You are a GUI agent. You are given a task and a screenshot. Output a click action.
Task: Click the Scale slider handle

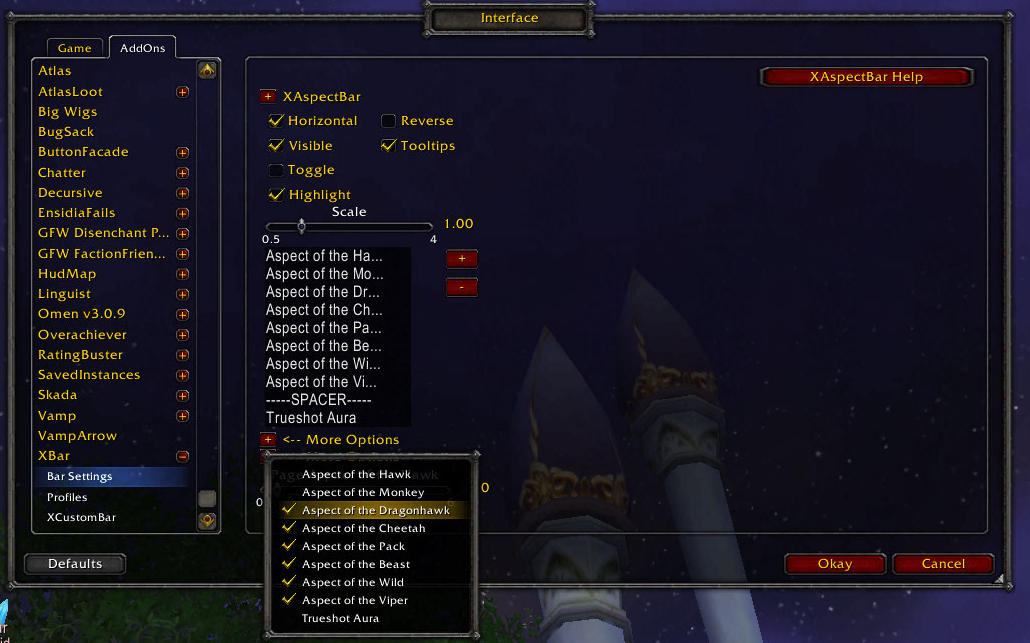tap(301, 226)
